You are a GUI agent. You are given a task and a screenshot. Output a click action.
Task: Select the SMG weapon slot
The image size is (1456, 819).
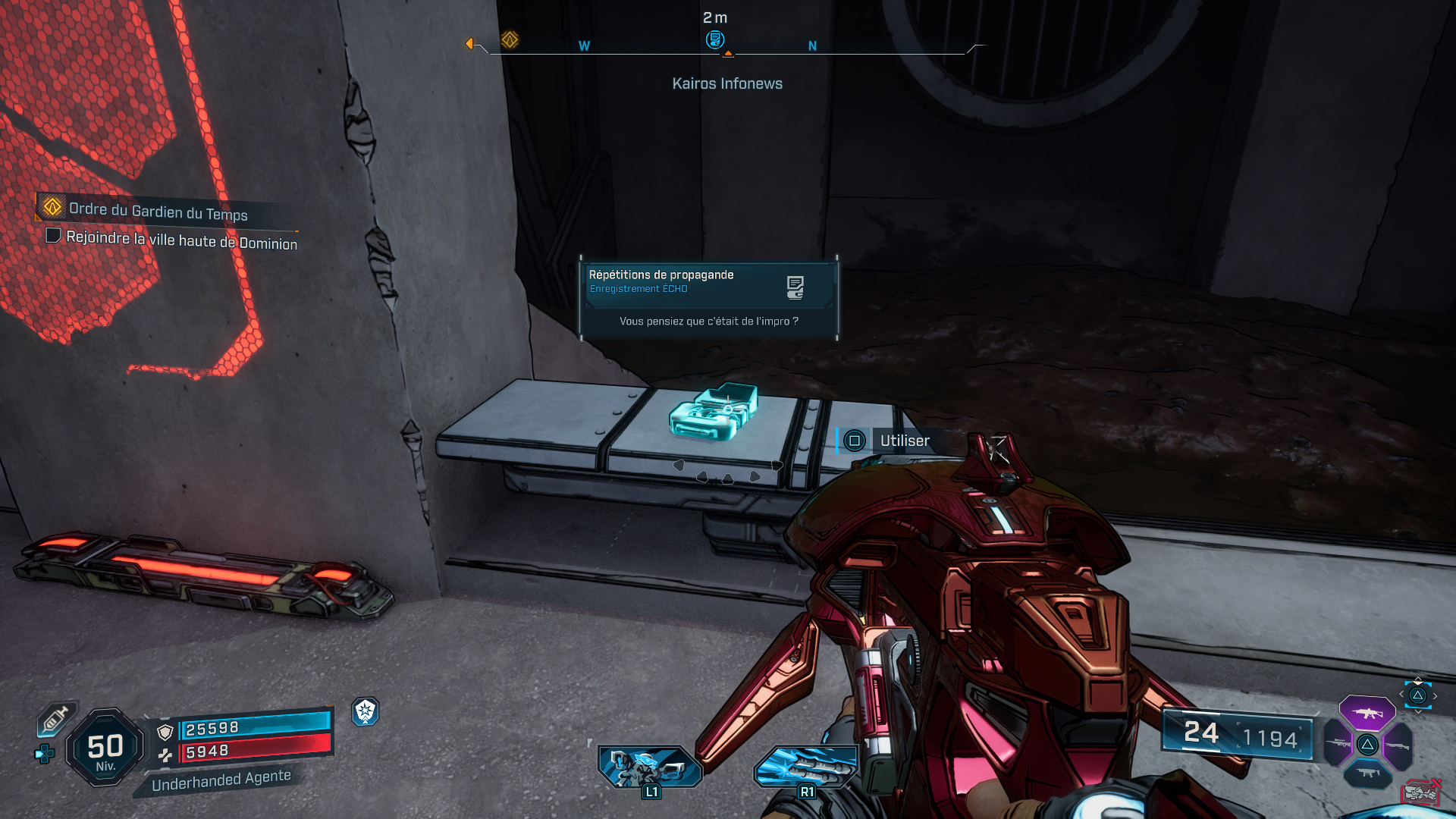point(1368,773)
